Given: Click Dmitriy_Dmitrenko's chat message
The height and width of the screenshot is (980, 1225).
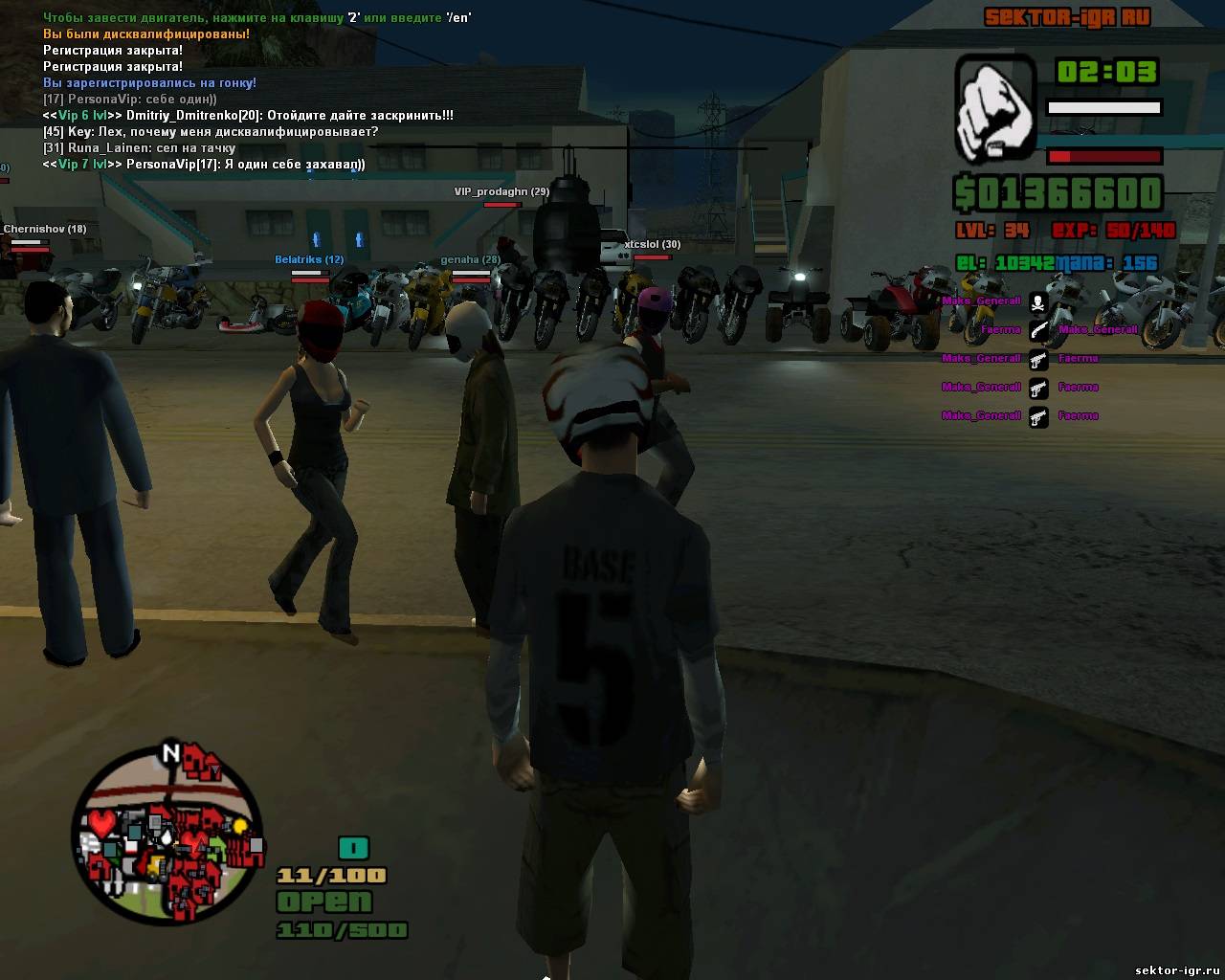Looking at the screenshot, I should tap(248, 116).
